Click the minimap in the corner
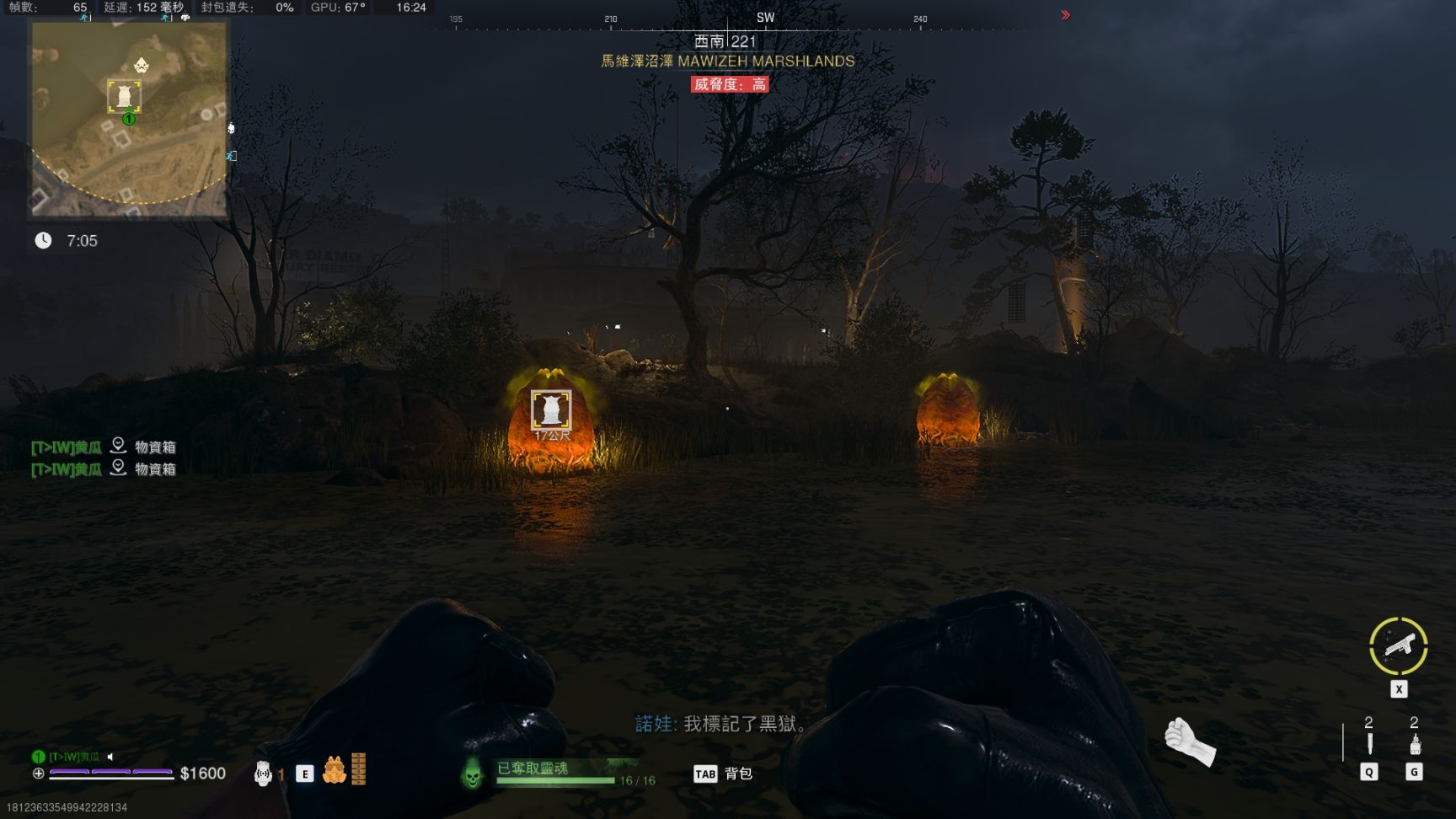 click(x=129, y=119)
